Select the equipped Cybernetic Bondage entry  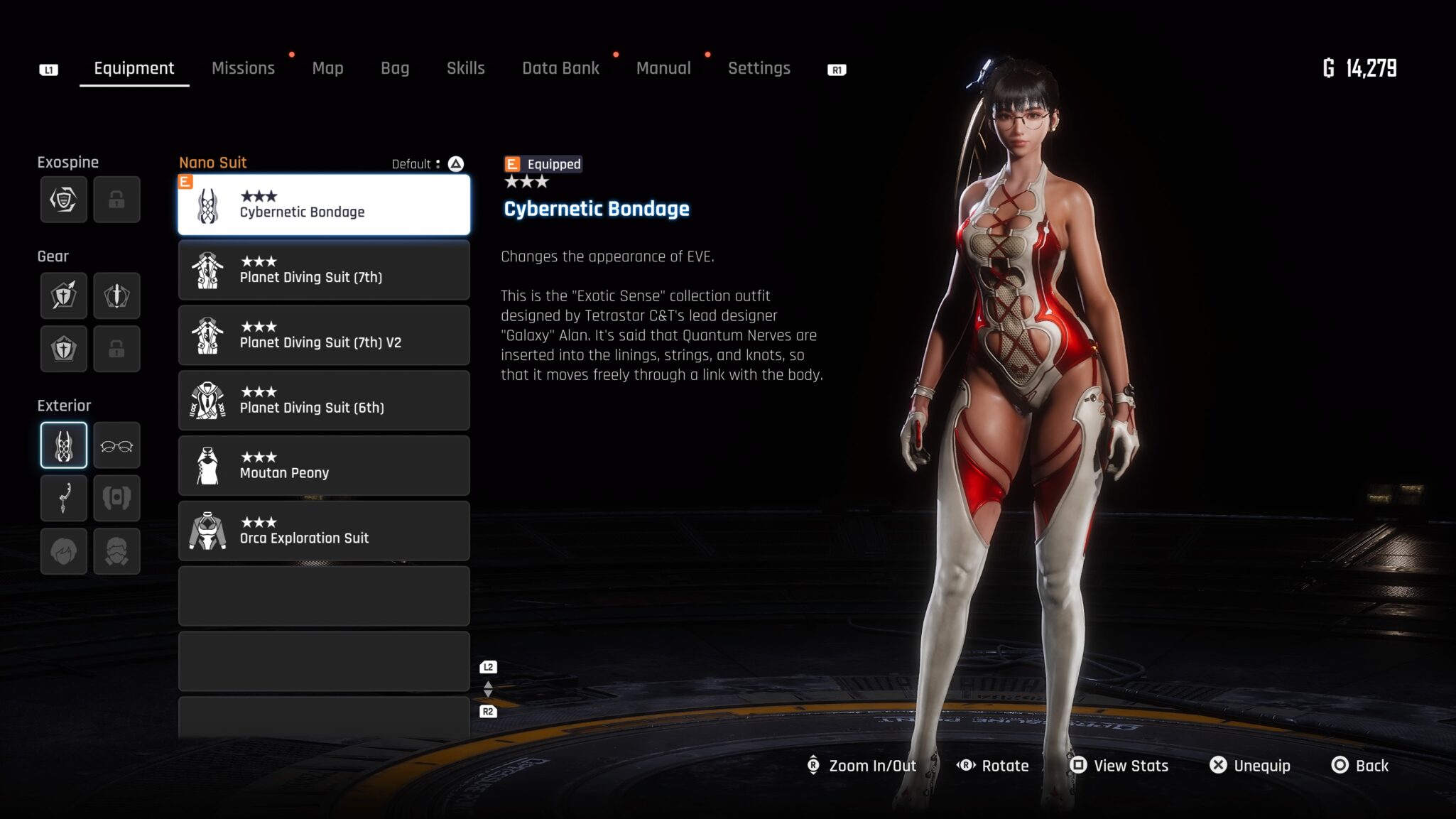[324, 205]
